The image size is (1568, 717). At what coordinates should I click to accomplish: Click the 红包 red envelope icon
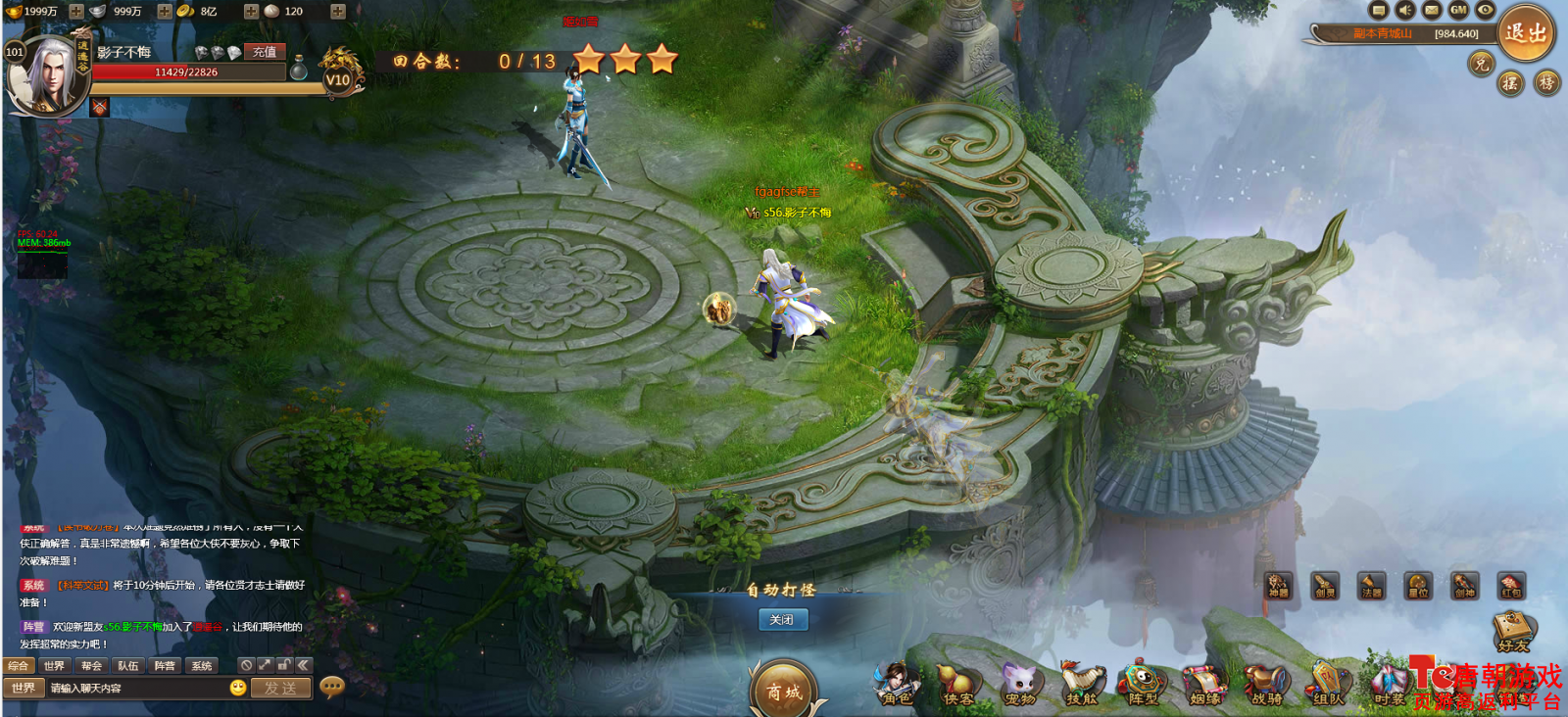coord(1511,586)
